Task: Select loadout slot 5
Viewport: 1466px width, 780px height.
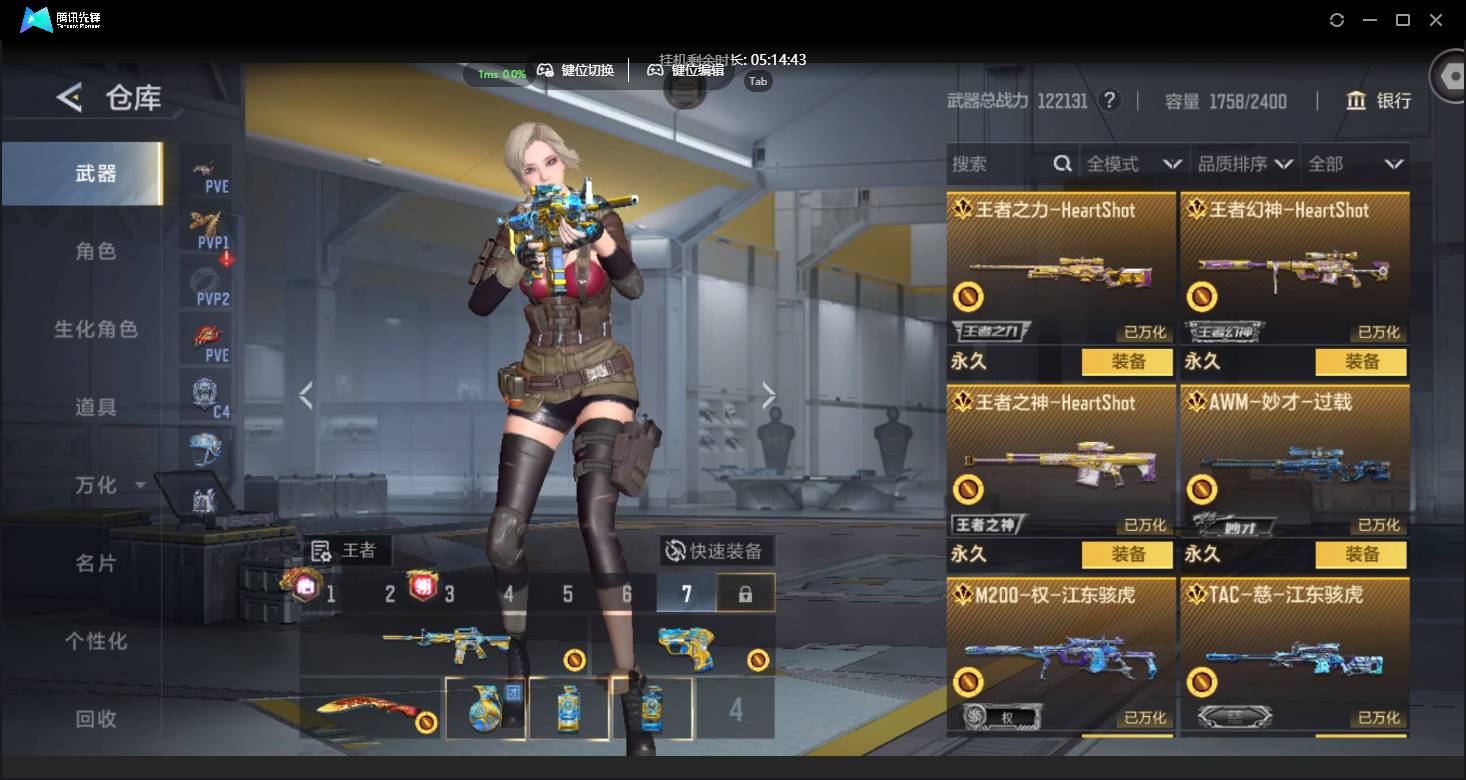Action: [x=567, y=594]
